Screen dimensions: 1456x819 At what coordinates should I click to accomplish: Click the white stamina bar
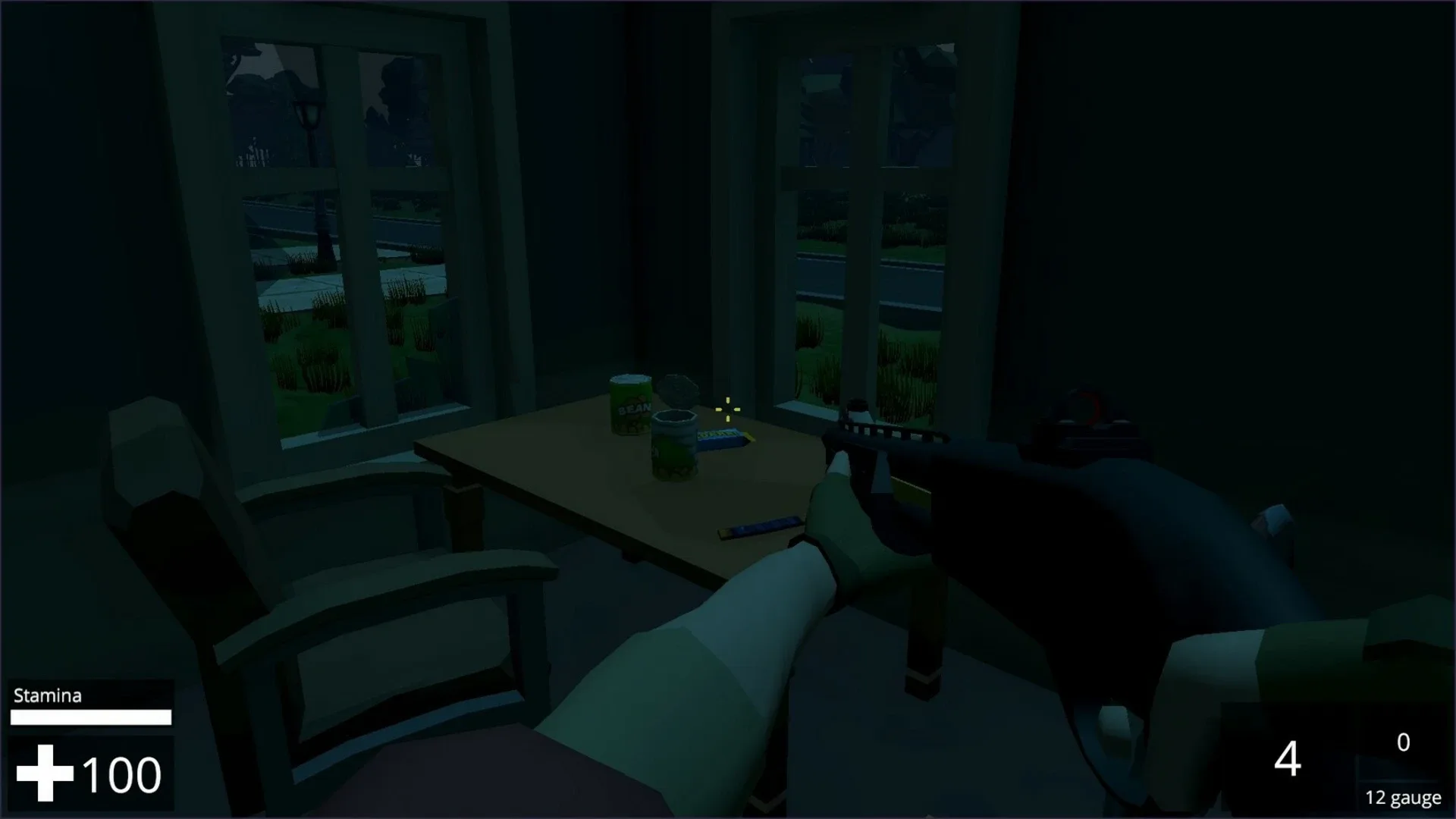click(90, 717)
